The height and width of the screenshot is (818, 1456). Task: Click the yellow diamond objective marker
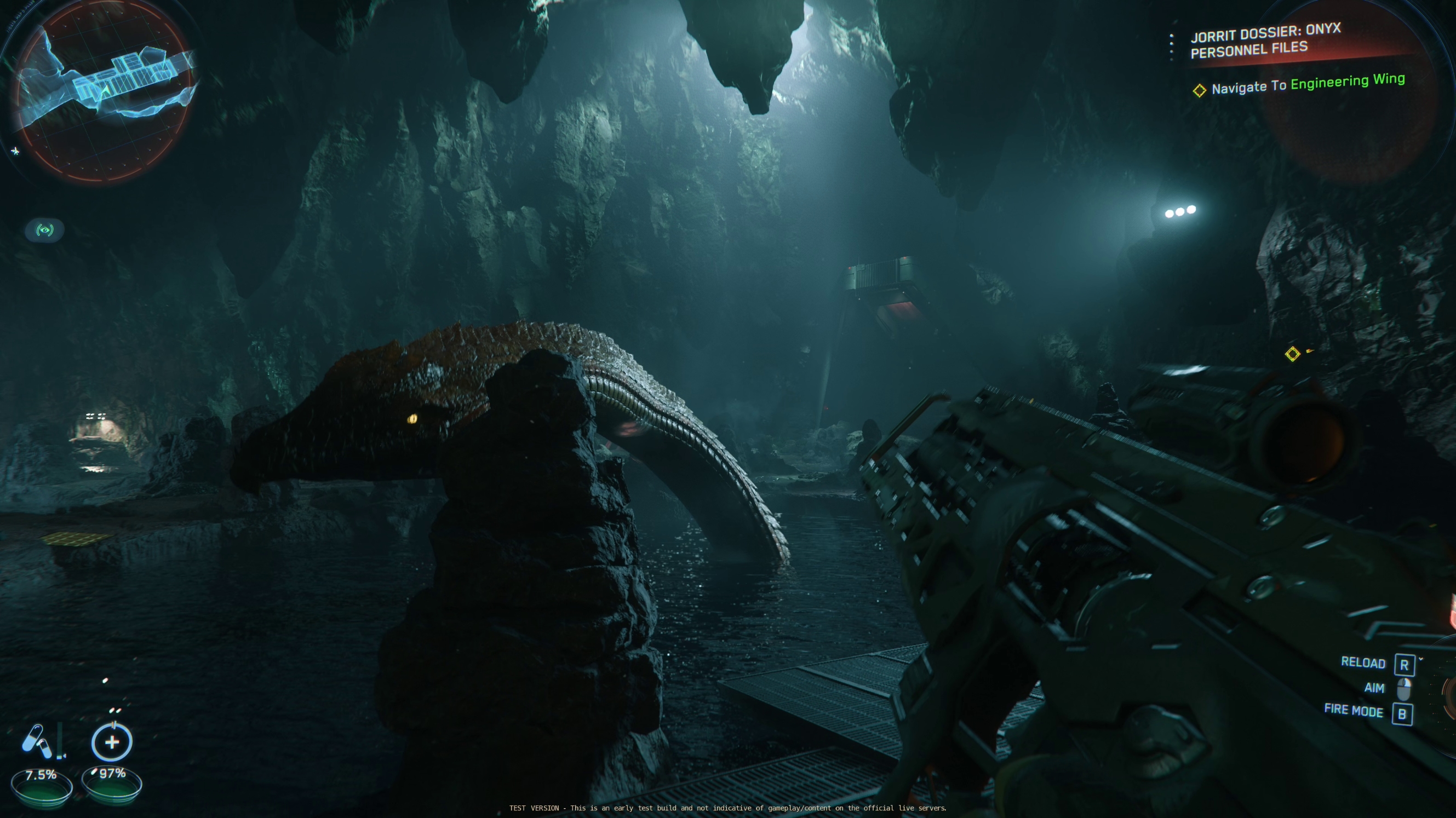click(1292, 354)
